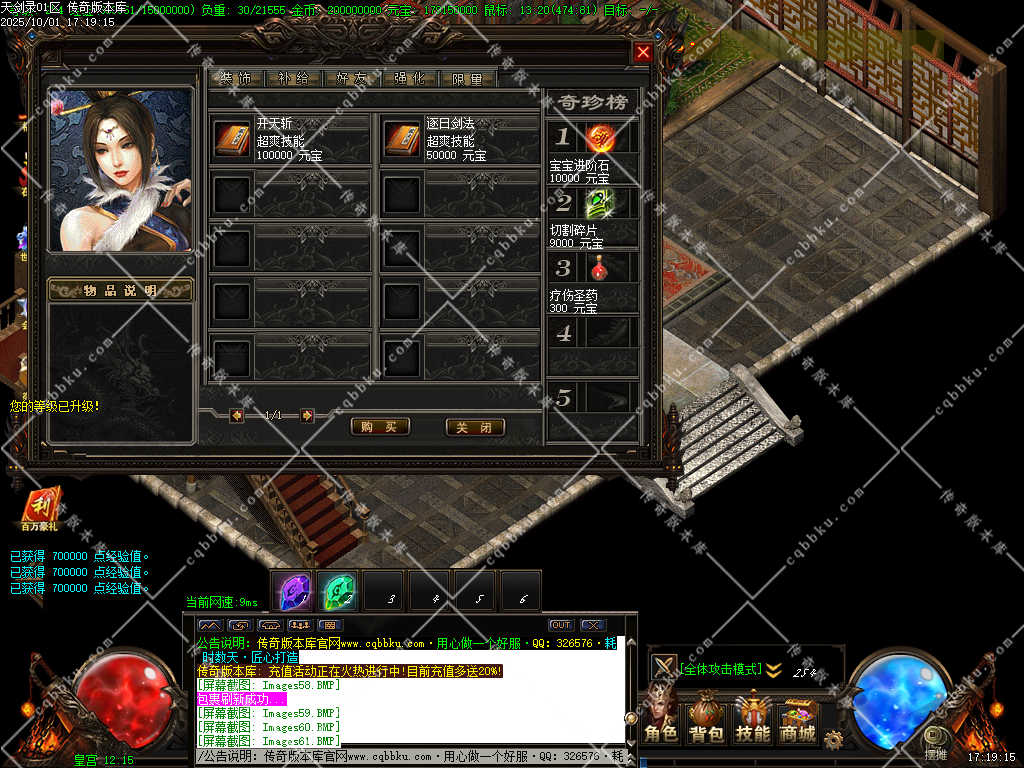Select 宝宝进阶石 in the top-sellers ranking
The image size is (1024, 768).
(600, 137)
